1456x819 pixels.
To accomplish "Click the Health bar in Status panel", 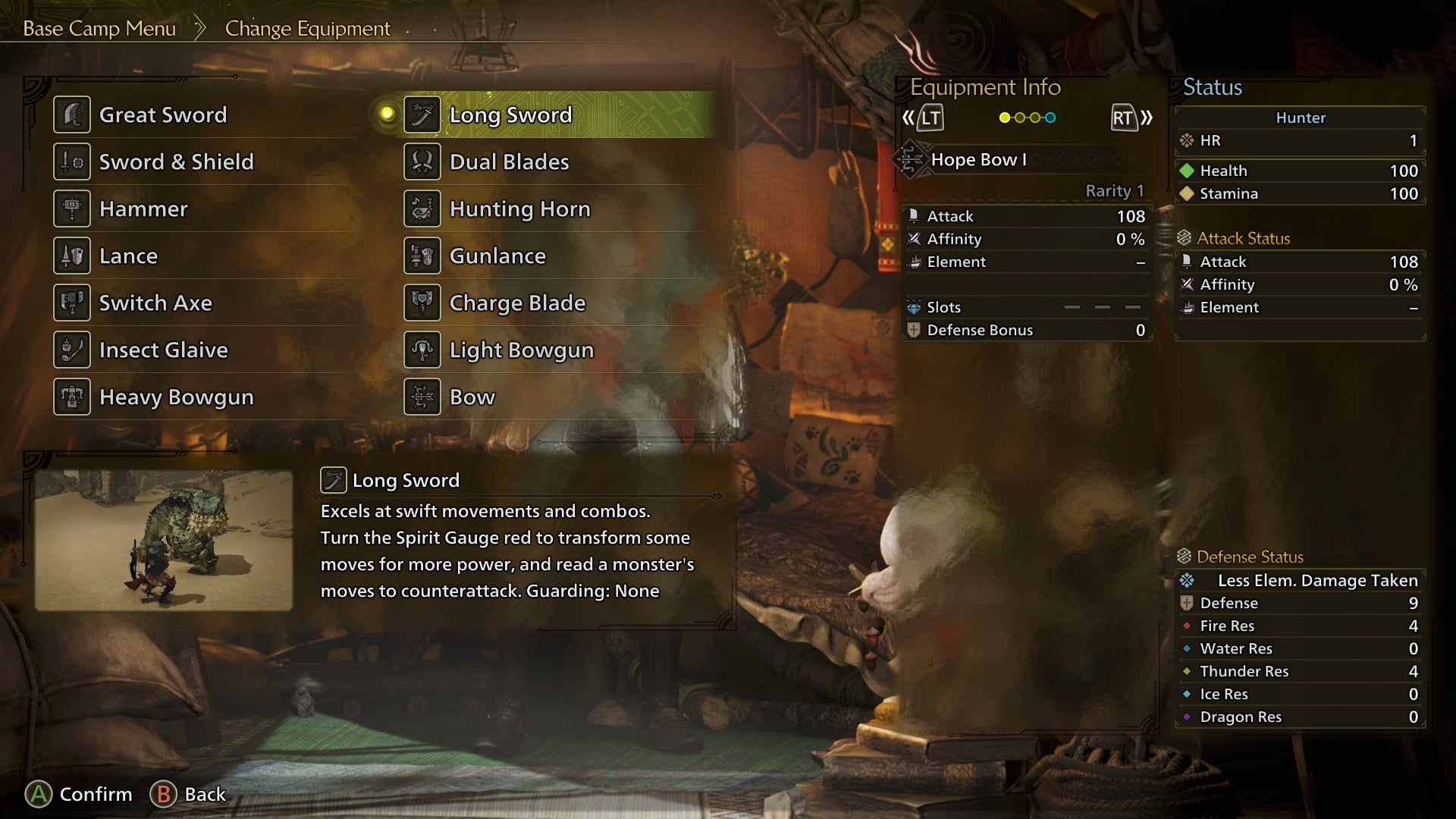I will pos(1299,171).
